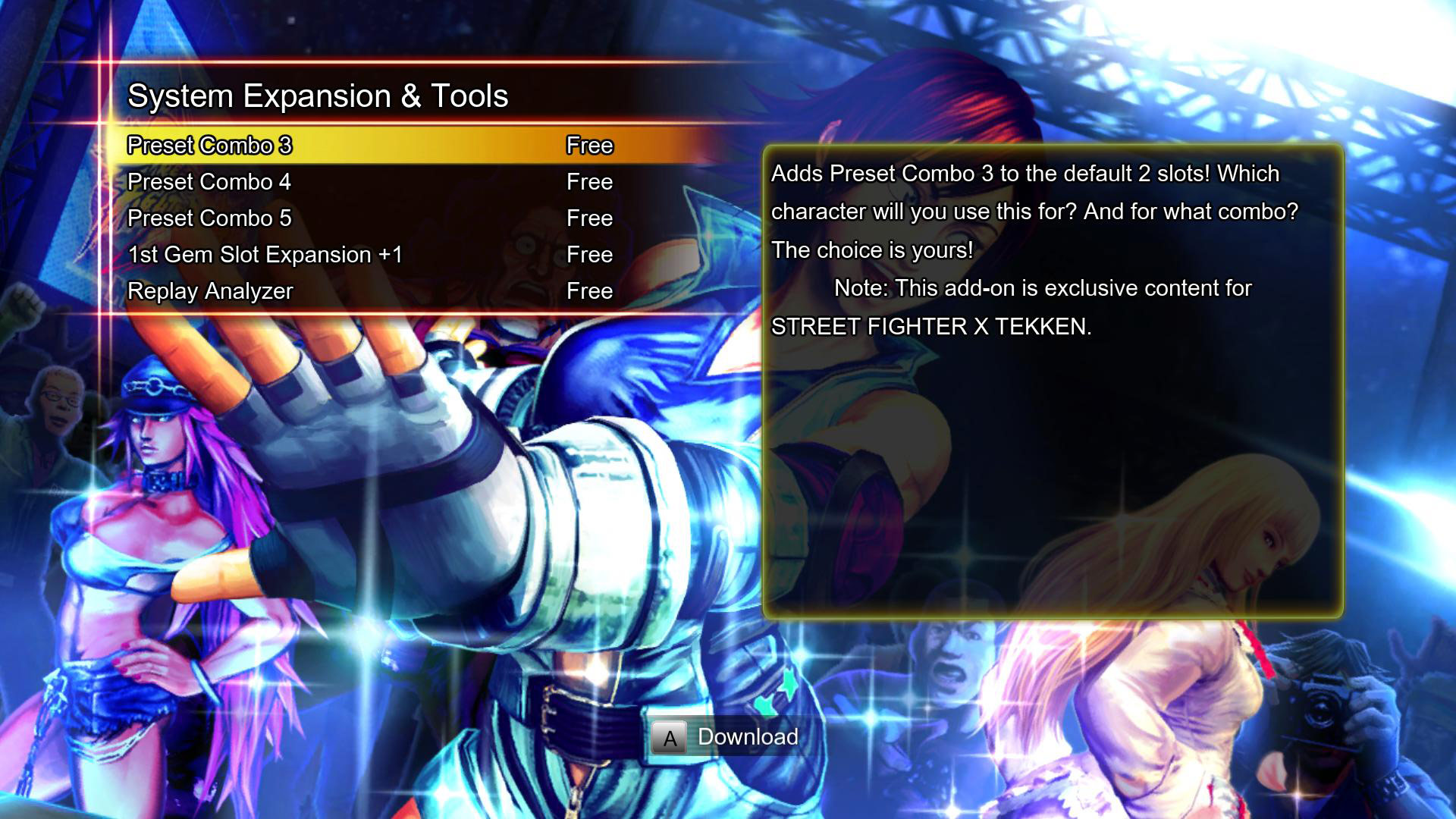Select 1st Gem Slot Expansion +1
Screen dimensions: 1456x819
265,255
